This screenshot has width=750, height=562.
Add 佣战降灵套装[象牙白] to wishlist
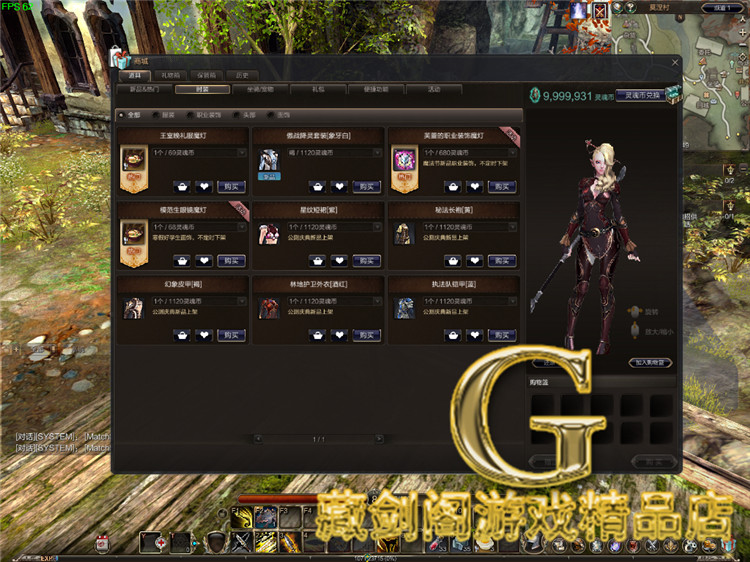[339, 186]
